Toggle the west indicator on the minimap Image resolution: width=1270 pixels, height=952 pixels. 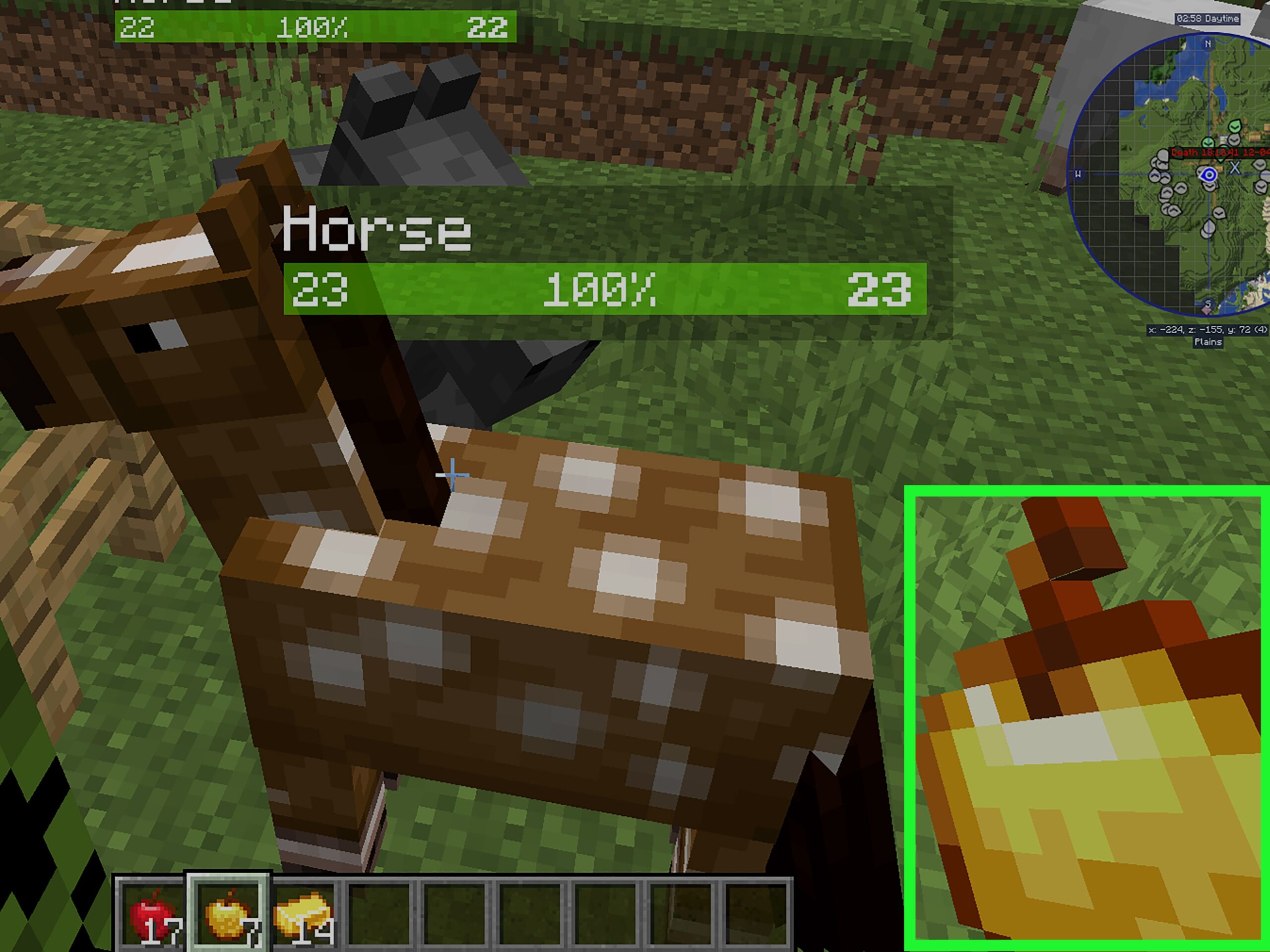click(x=1079, y=174)
